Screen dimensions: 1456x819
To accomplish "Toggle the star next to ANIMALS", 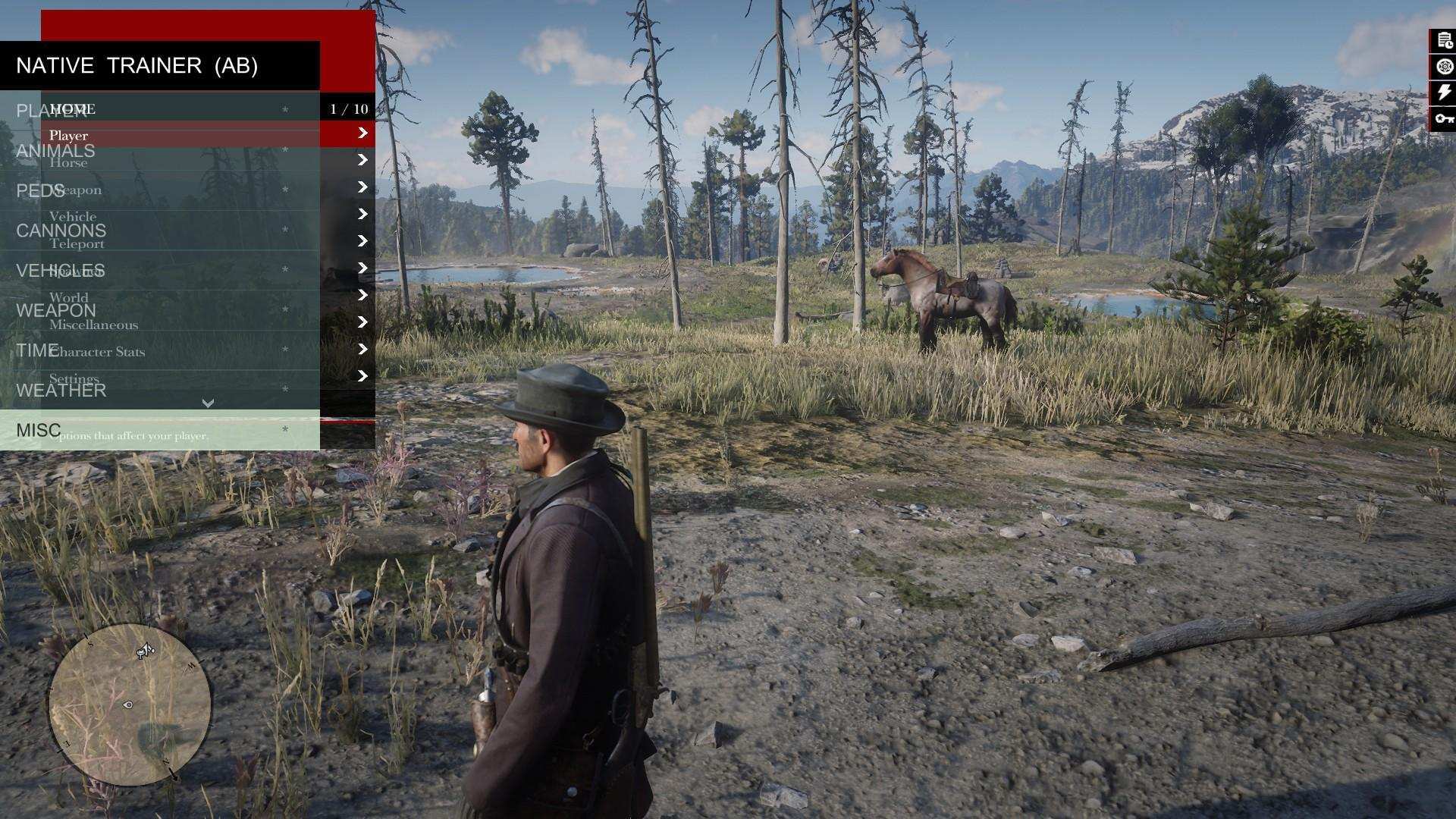I will (284, 149).
